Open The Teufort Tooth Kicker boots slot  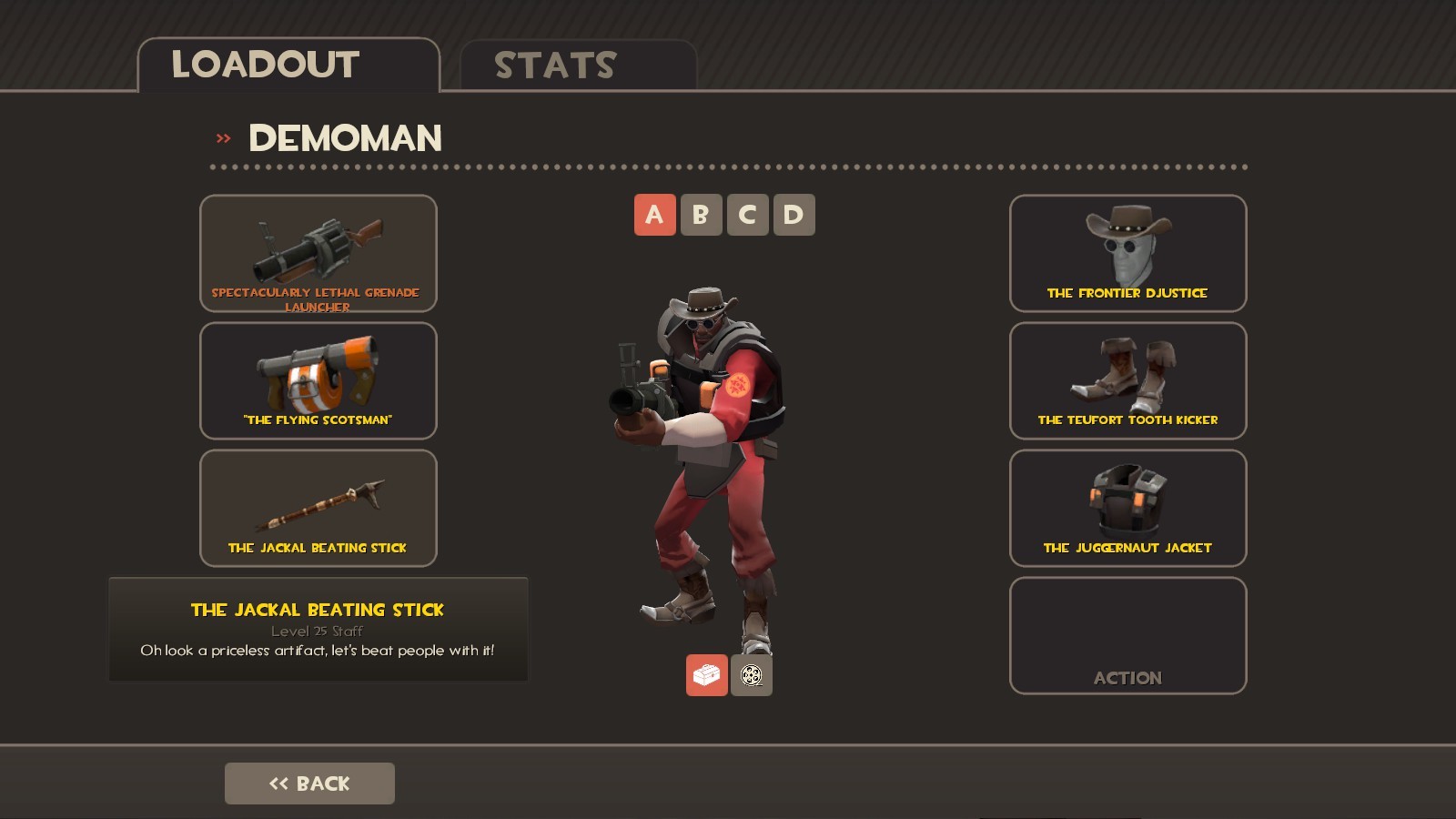tap(1127, 381)
